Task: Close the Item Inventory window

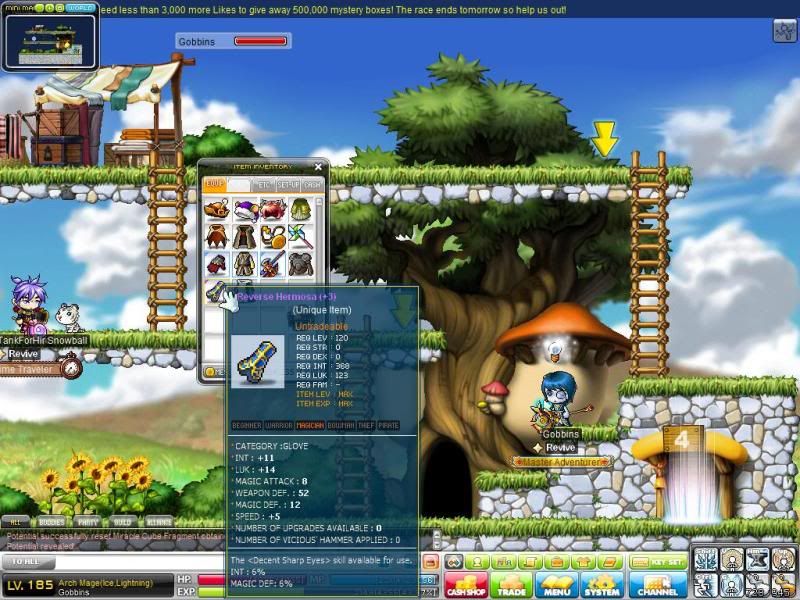Action: click(x=318, y=167)
